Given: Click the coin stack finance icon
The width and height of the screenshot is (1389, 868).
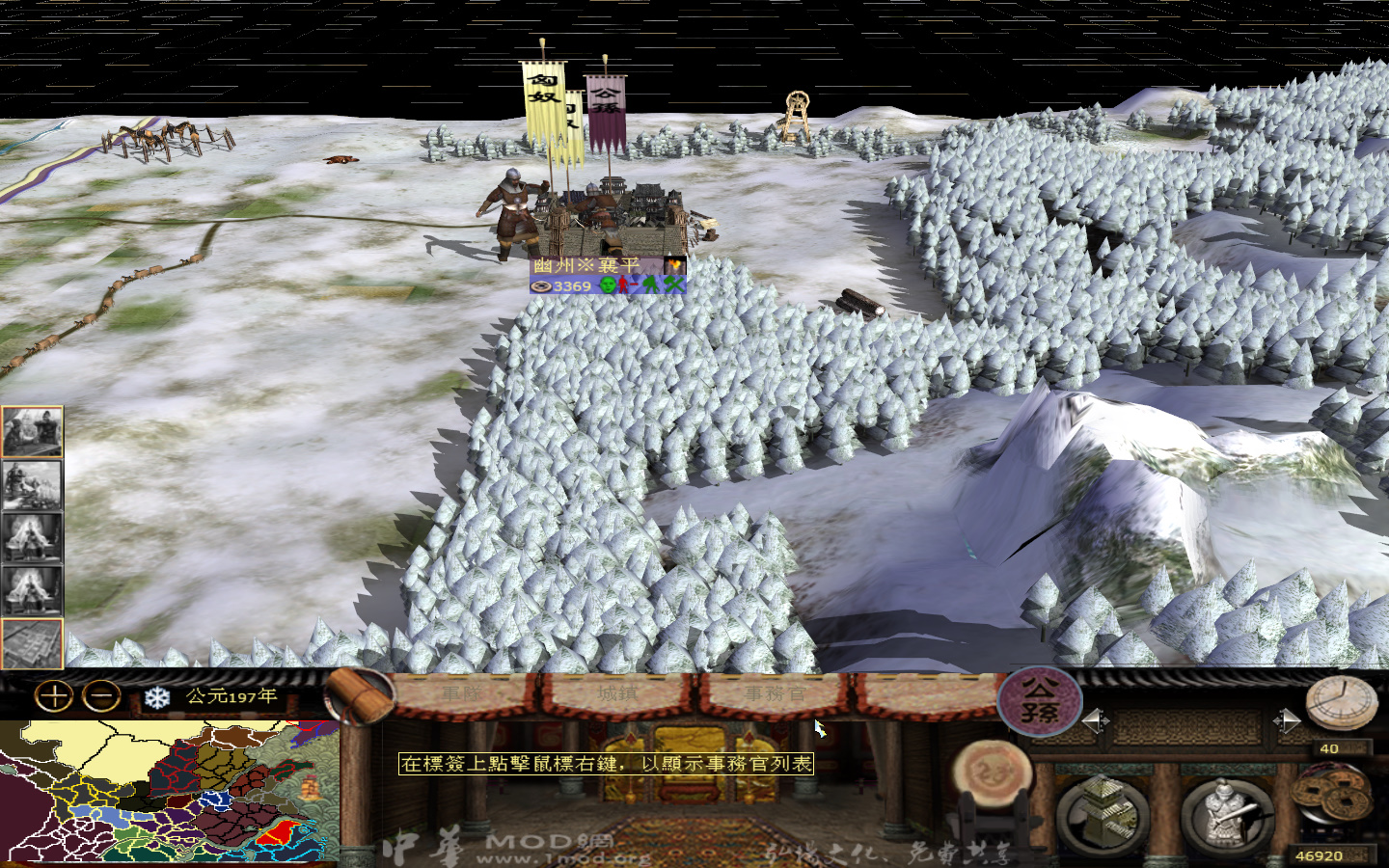Looking at the screenshot, I should click(1333, 793).
